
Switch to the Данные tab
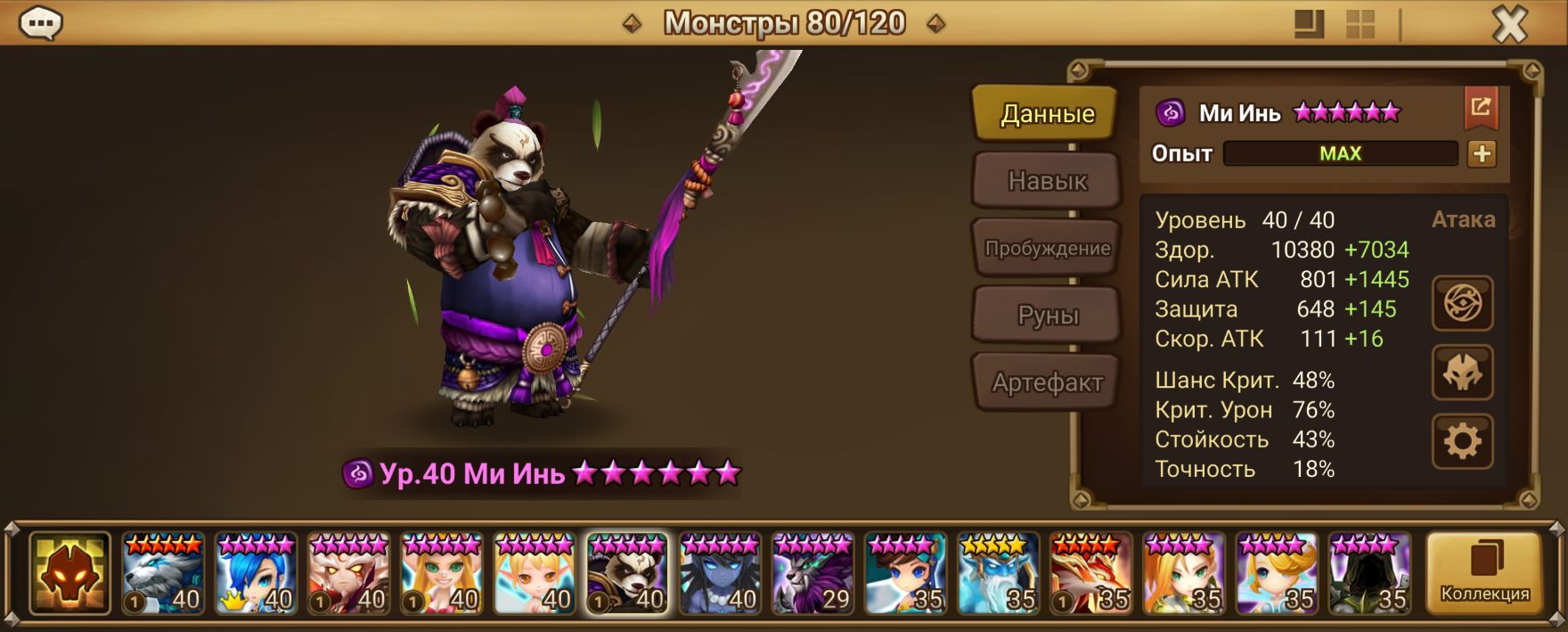[x=1046, y=114]
